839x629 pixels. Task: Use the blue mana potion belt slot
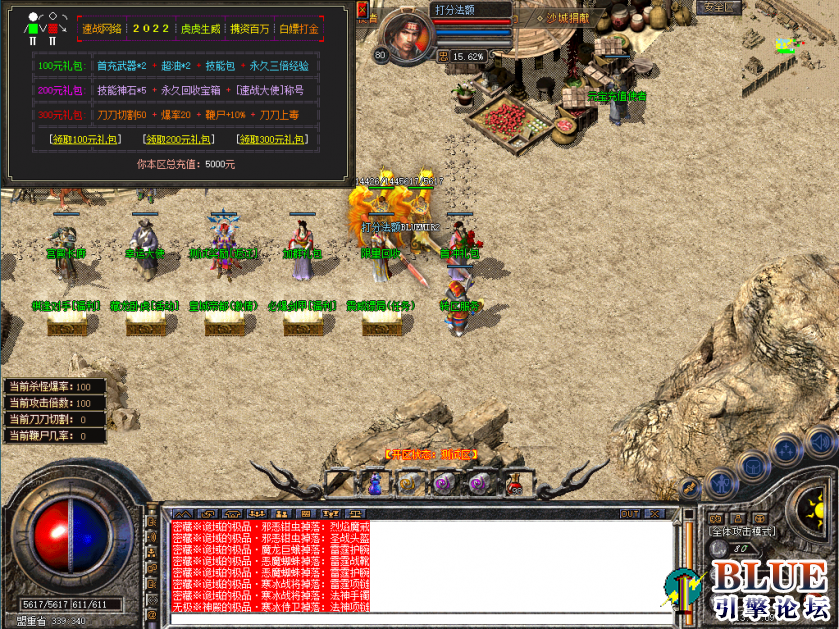pos(375,484)
